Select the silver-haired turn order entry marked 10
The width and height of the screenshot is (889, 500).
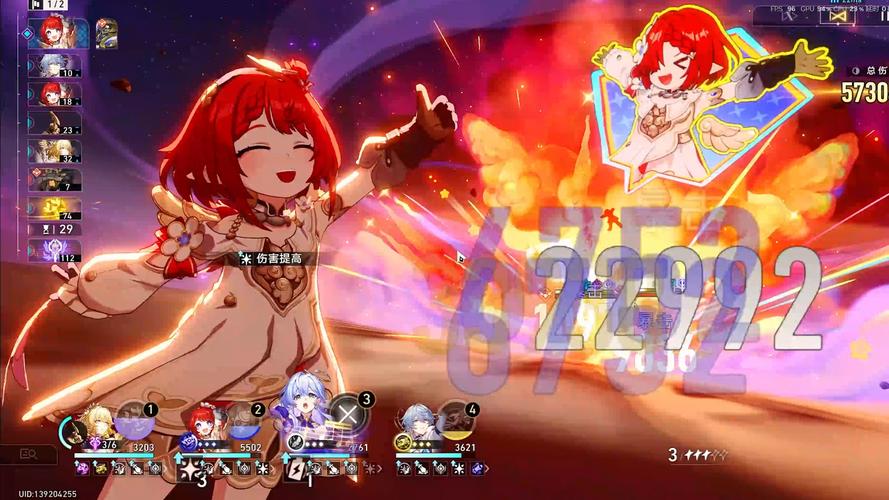coord(55,66)
